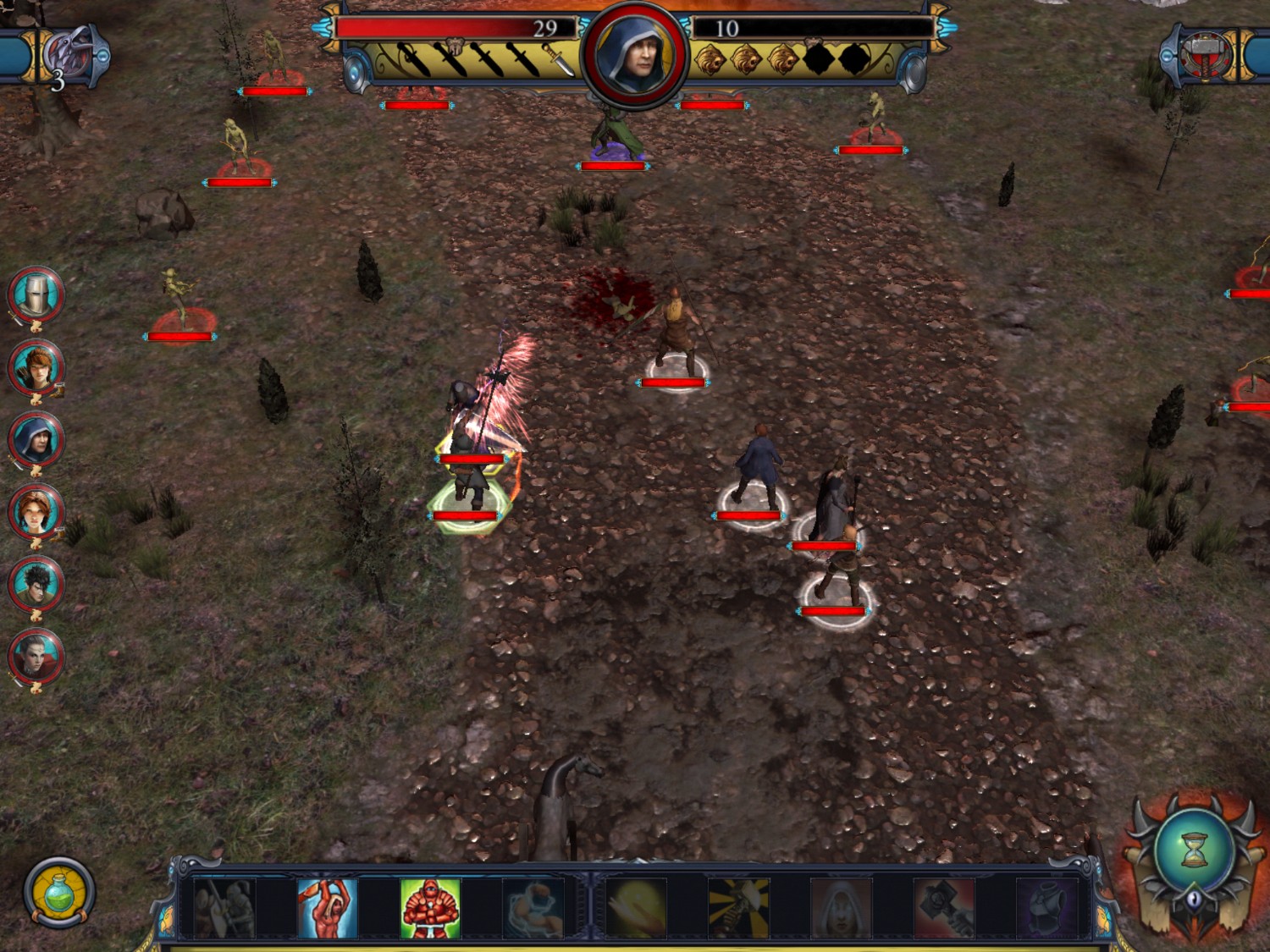The image size is (1270, 952).
Task: Activate the red armored golem ability
Action: tap(430, 909)
